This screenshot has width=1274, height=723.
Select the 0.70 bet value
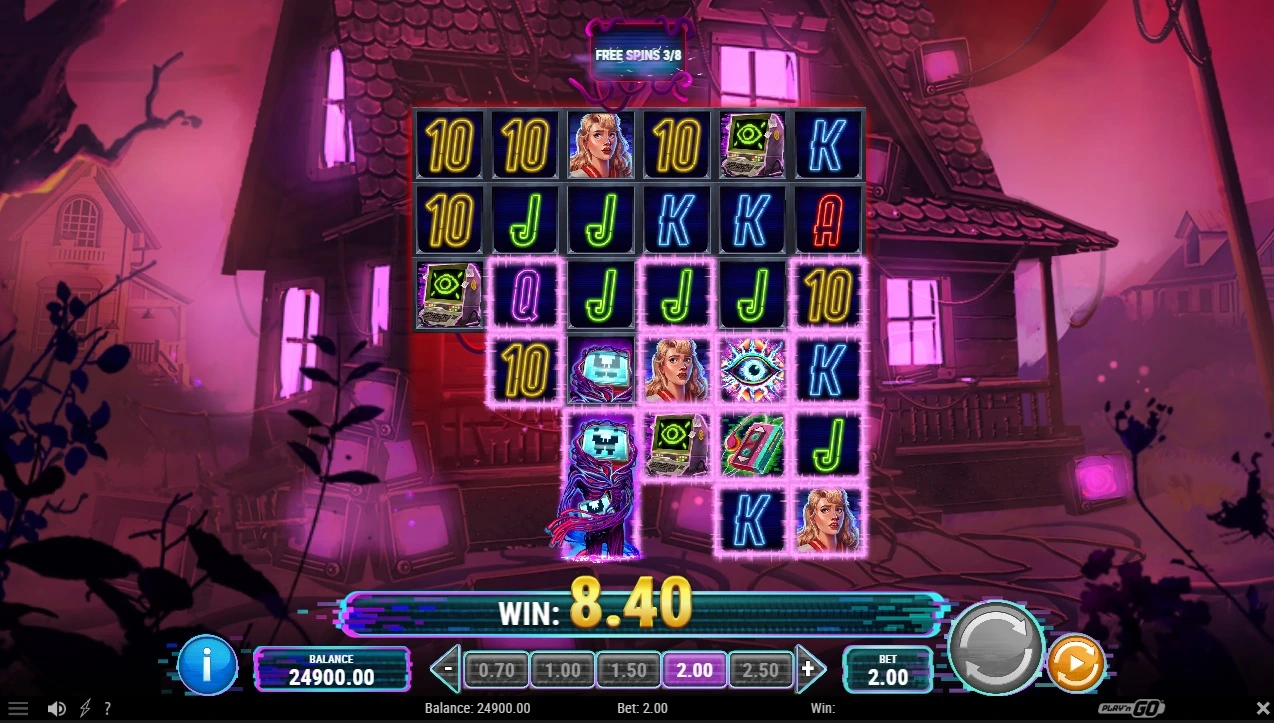coord(496,670)
